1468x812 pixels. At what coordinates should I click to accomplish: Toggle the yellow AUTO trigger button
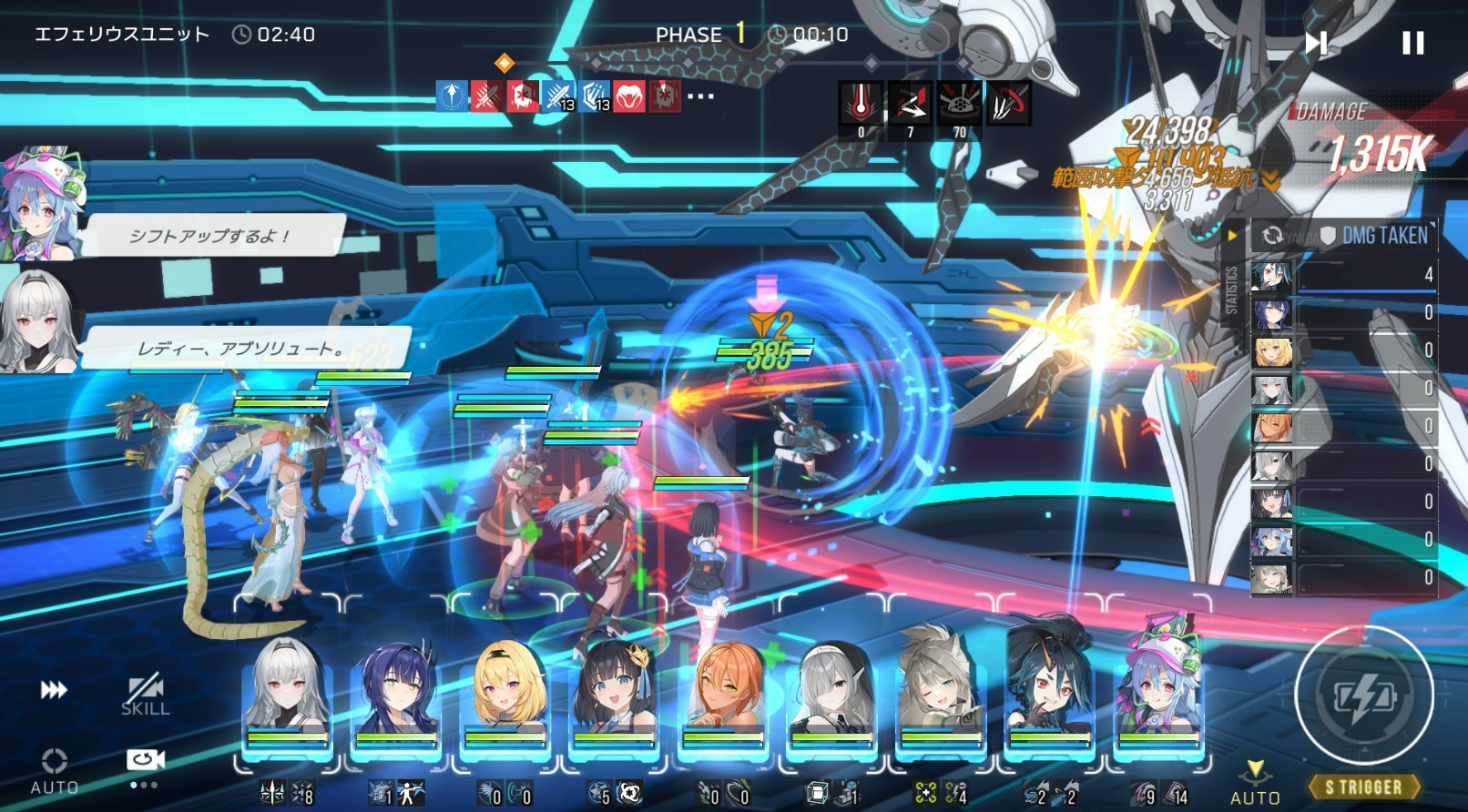pyautogui.click(x=1255, y=783)
